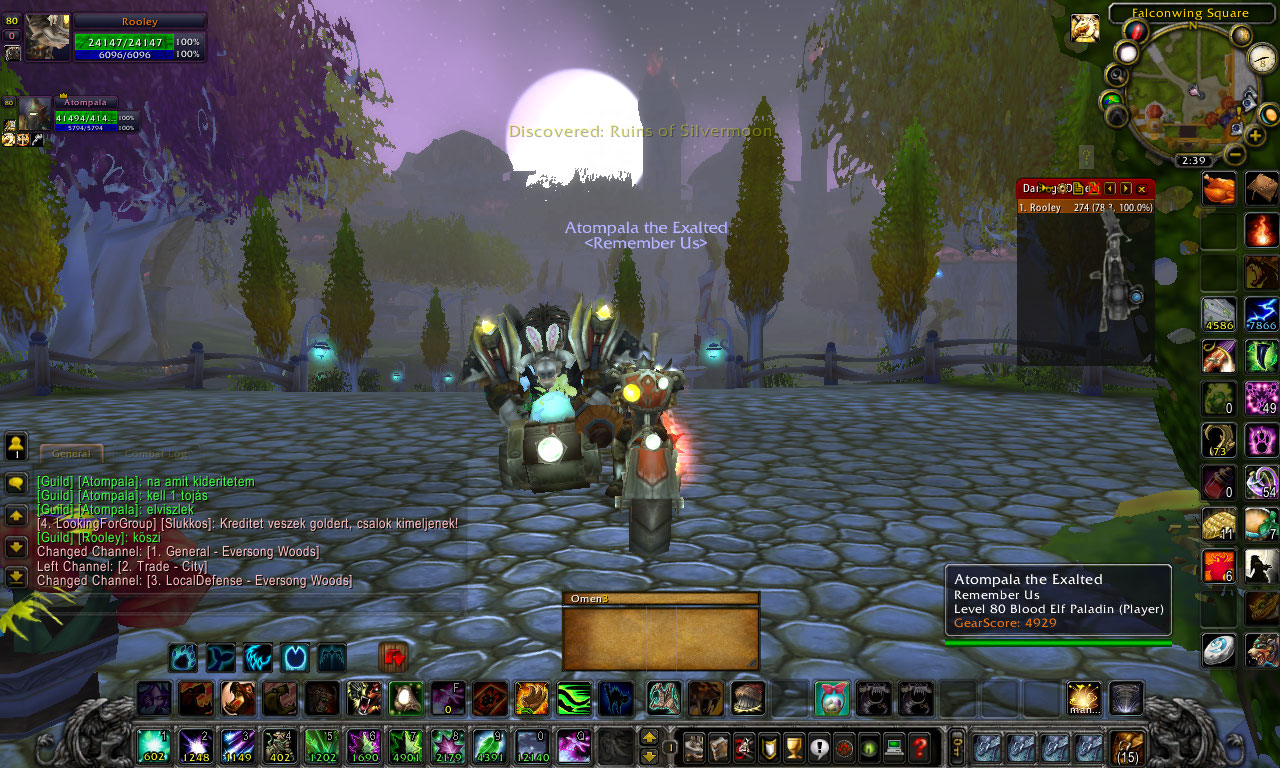The height and width of the screenshot is (768, 1280).
Task: Use the Hearthstone at the side bar bottom
Action: coord(1219,649)
